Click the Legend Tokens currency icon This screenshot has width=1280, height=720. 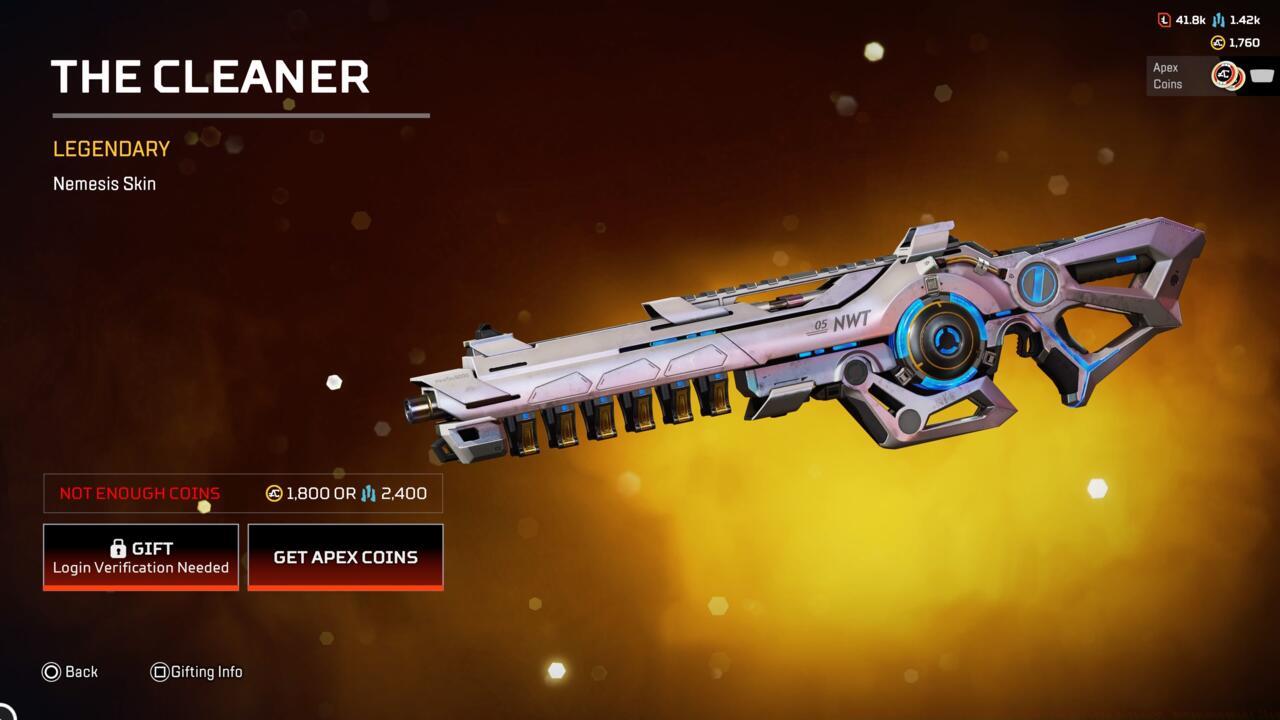[1165, 19]
